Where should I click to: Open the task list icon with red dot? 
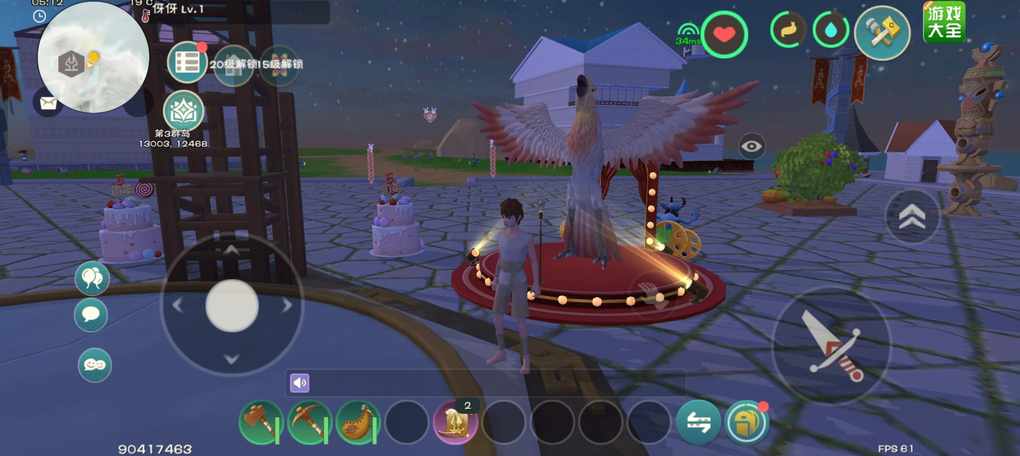click(x=187, y=63)
